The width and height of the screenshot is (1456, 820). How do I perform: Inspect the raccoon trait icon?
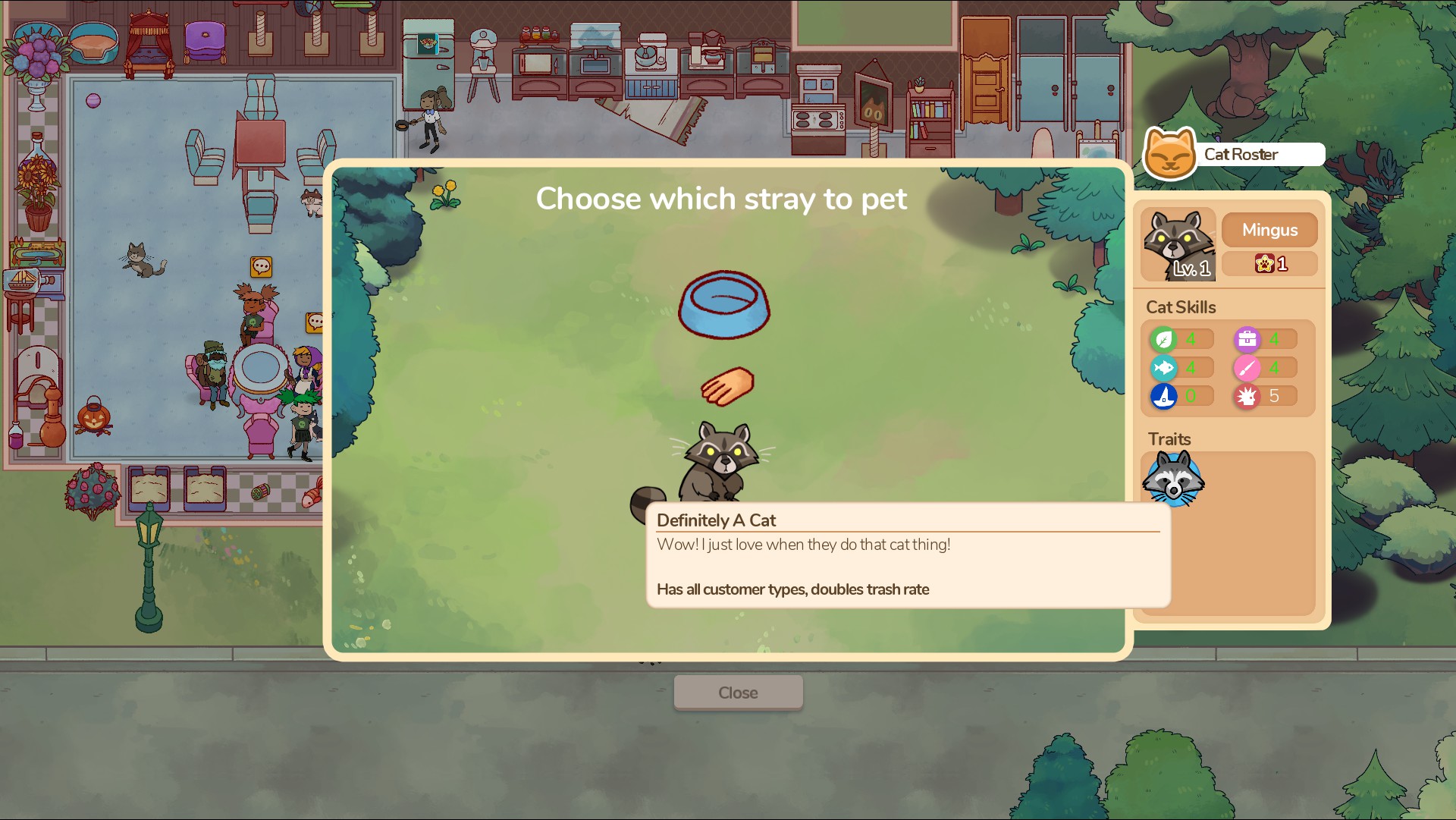tap(1173, 479)
